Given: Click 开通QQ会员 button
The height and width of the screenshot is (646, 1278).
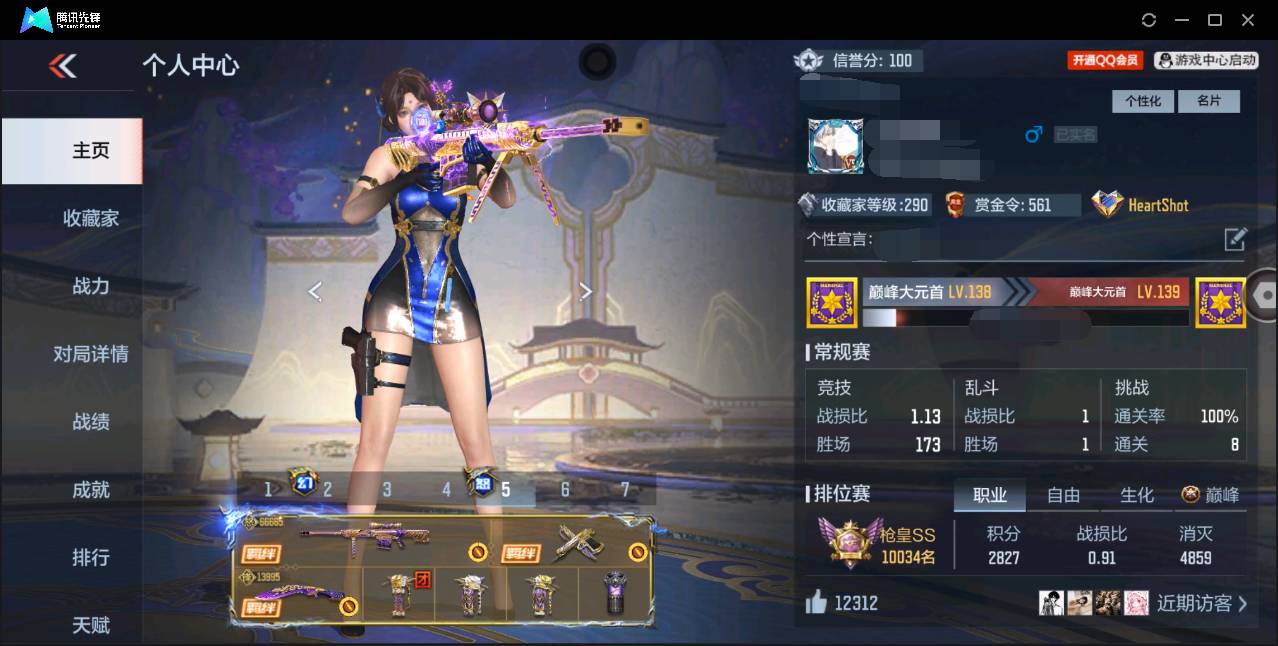Looking at the screenshot, I should tap(1105, 60).
